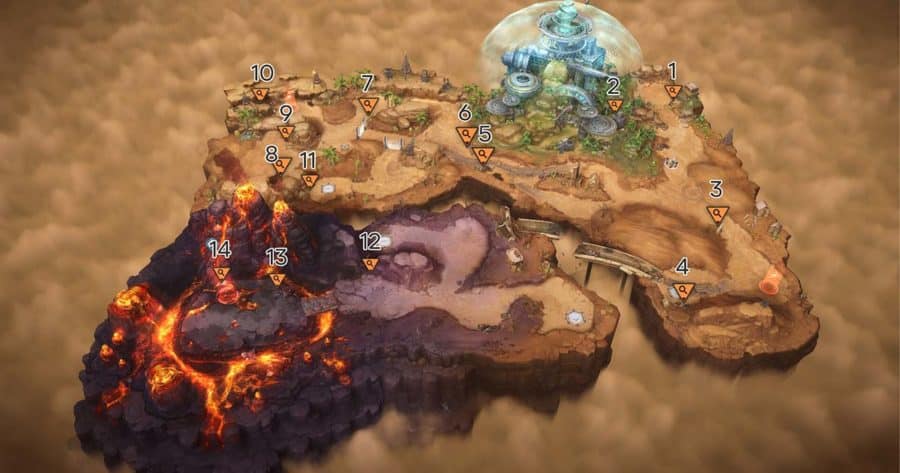Click map marker number 2
The width and height of the screenshot is (900, 473).
click(x=615, y=104)
